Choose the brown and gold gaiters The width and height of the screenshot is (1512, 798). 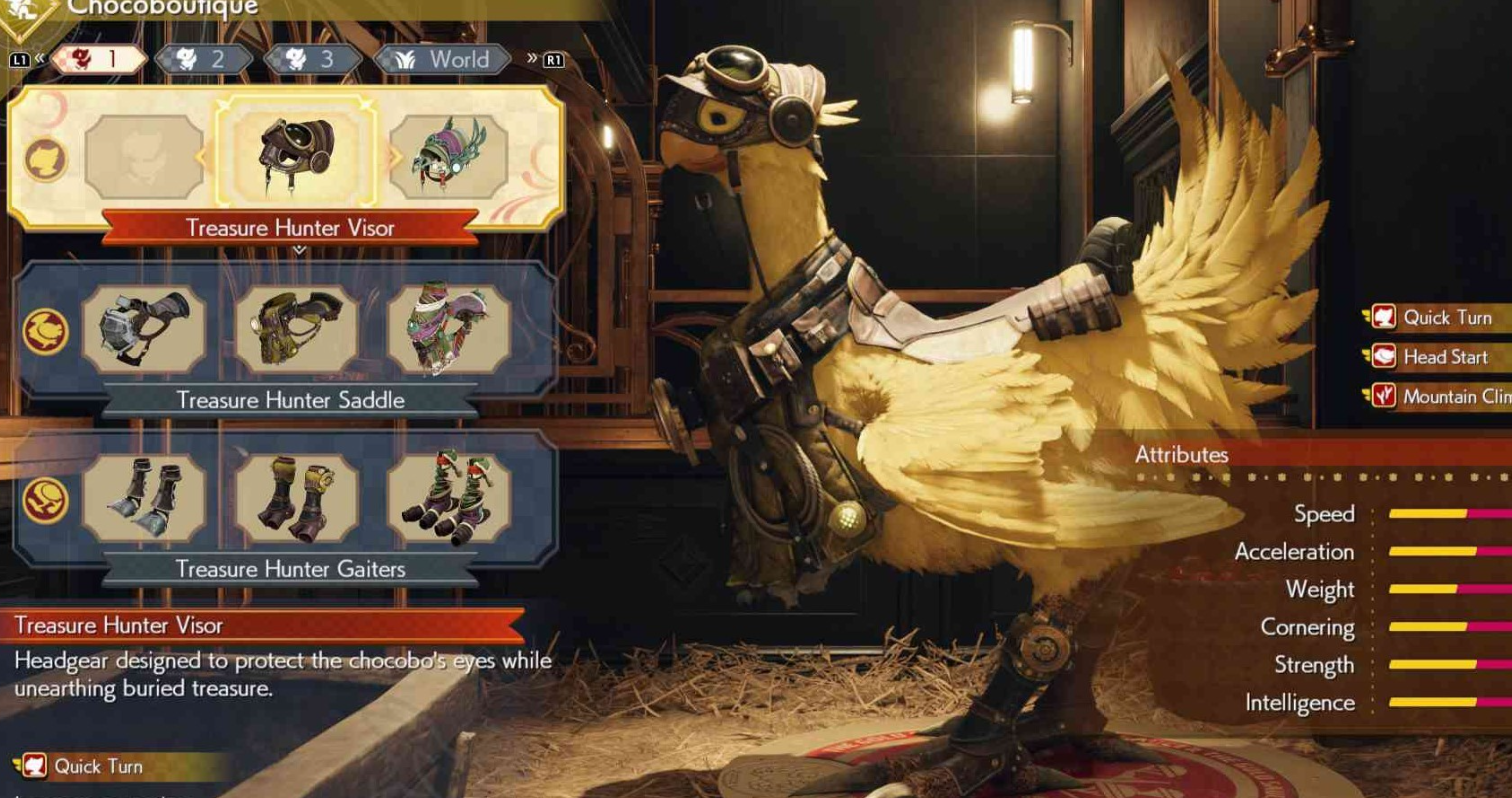point(297,498)
